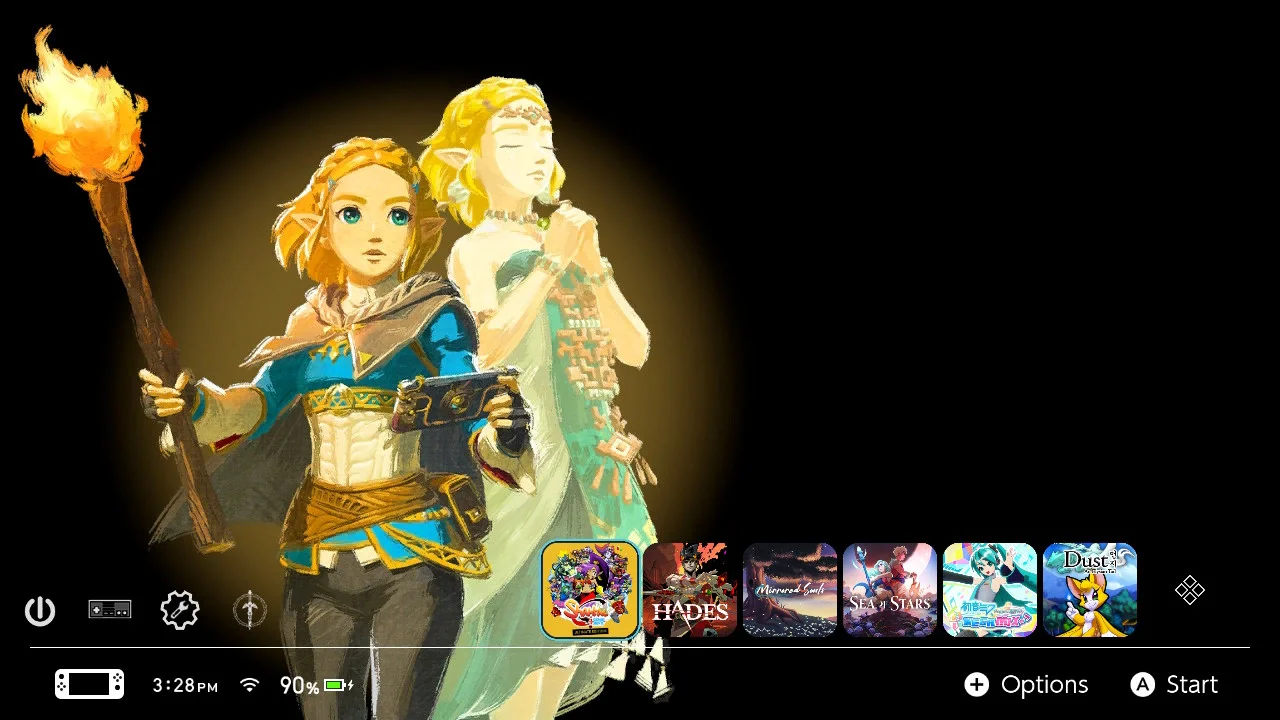
Task: Put the console to sleep with power icon
Action: coord(40,610)
